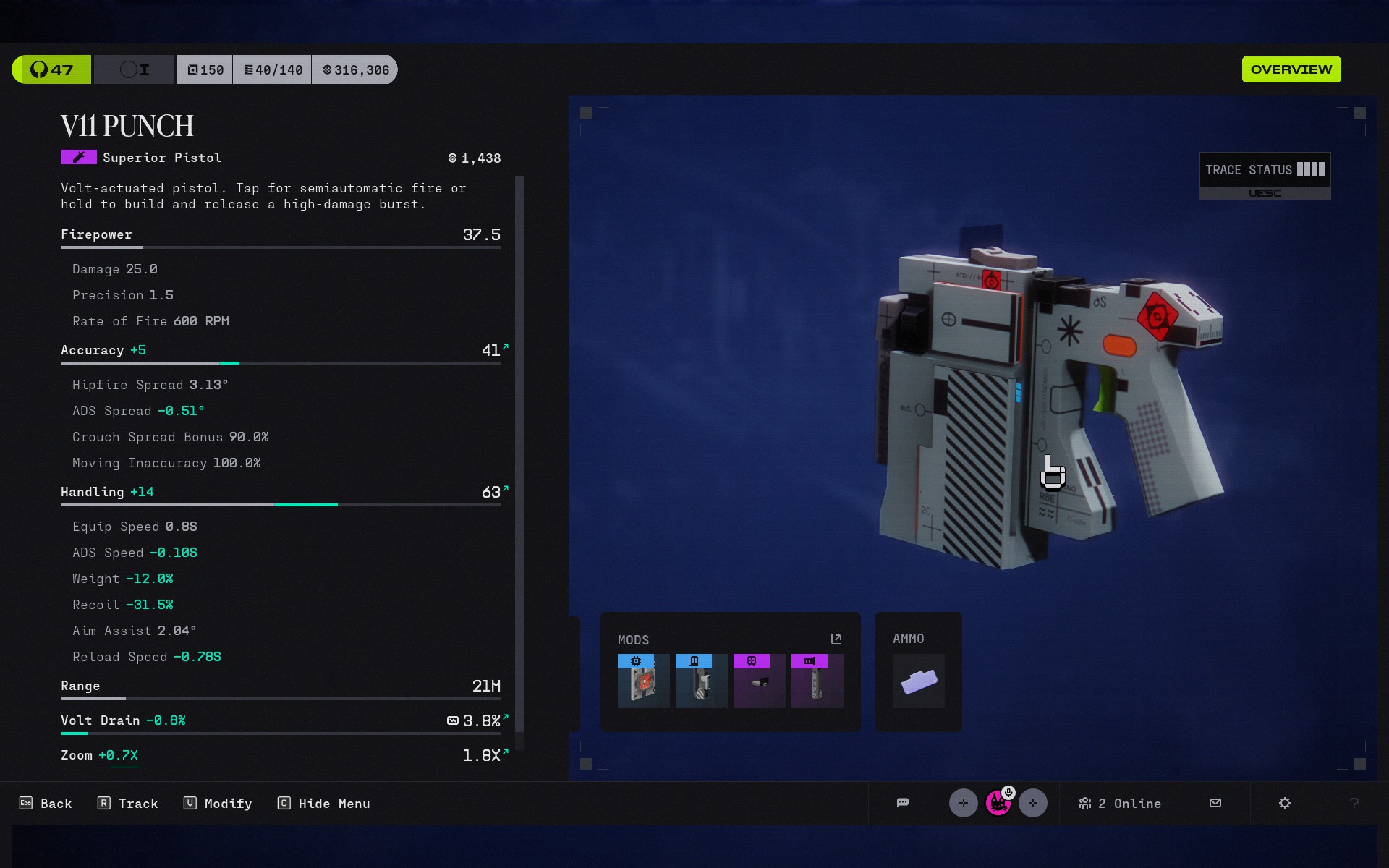Open the chat speech bubble

point(903,803)
